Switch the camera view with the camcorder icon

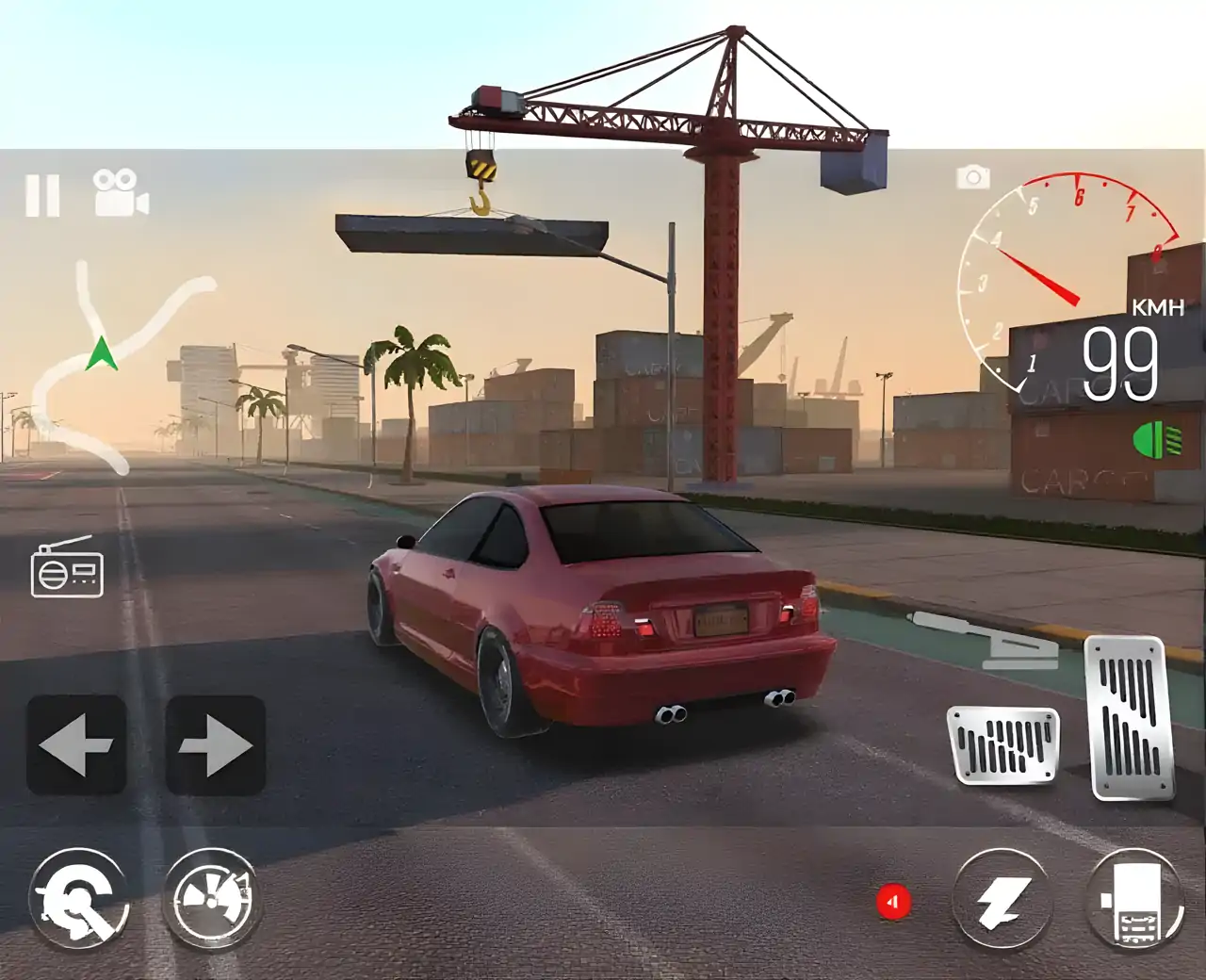click(x=121, y=193)
